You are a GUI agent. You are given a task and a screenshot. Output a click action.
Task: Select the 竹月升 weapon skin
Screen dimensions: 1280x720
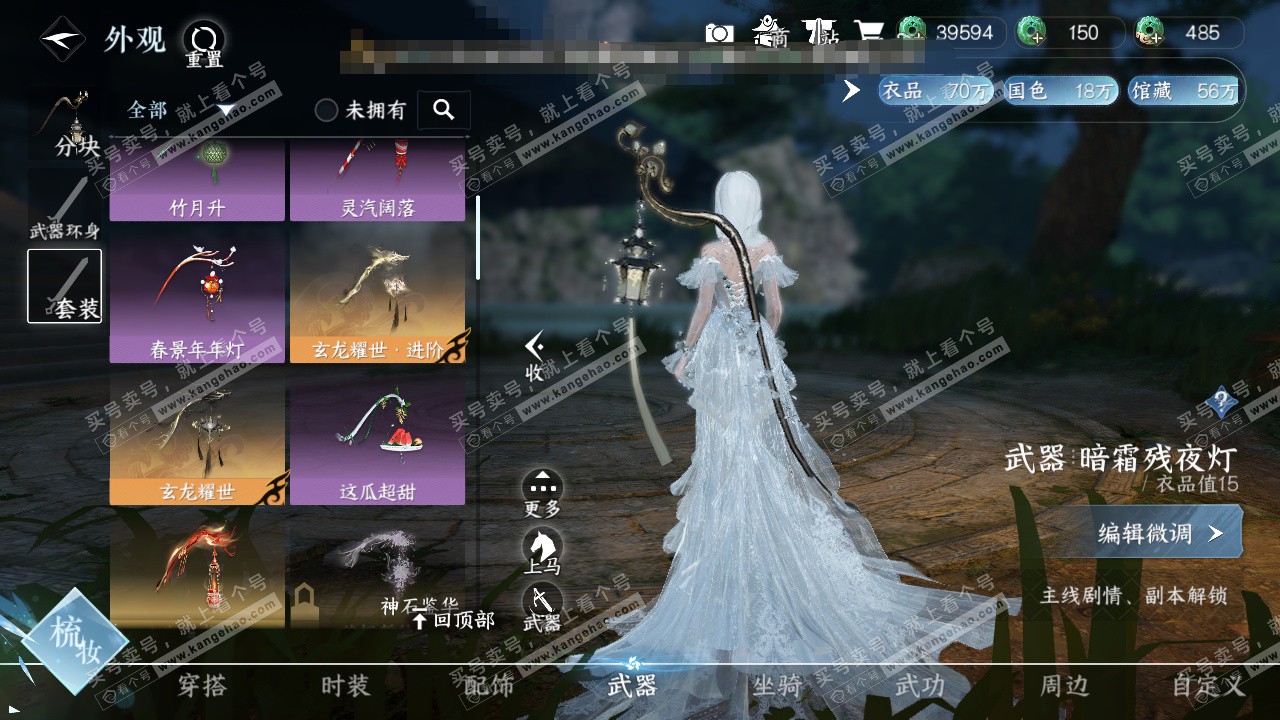pos(197,182)
